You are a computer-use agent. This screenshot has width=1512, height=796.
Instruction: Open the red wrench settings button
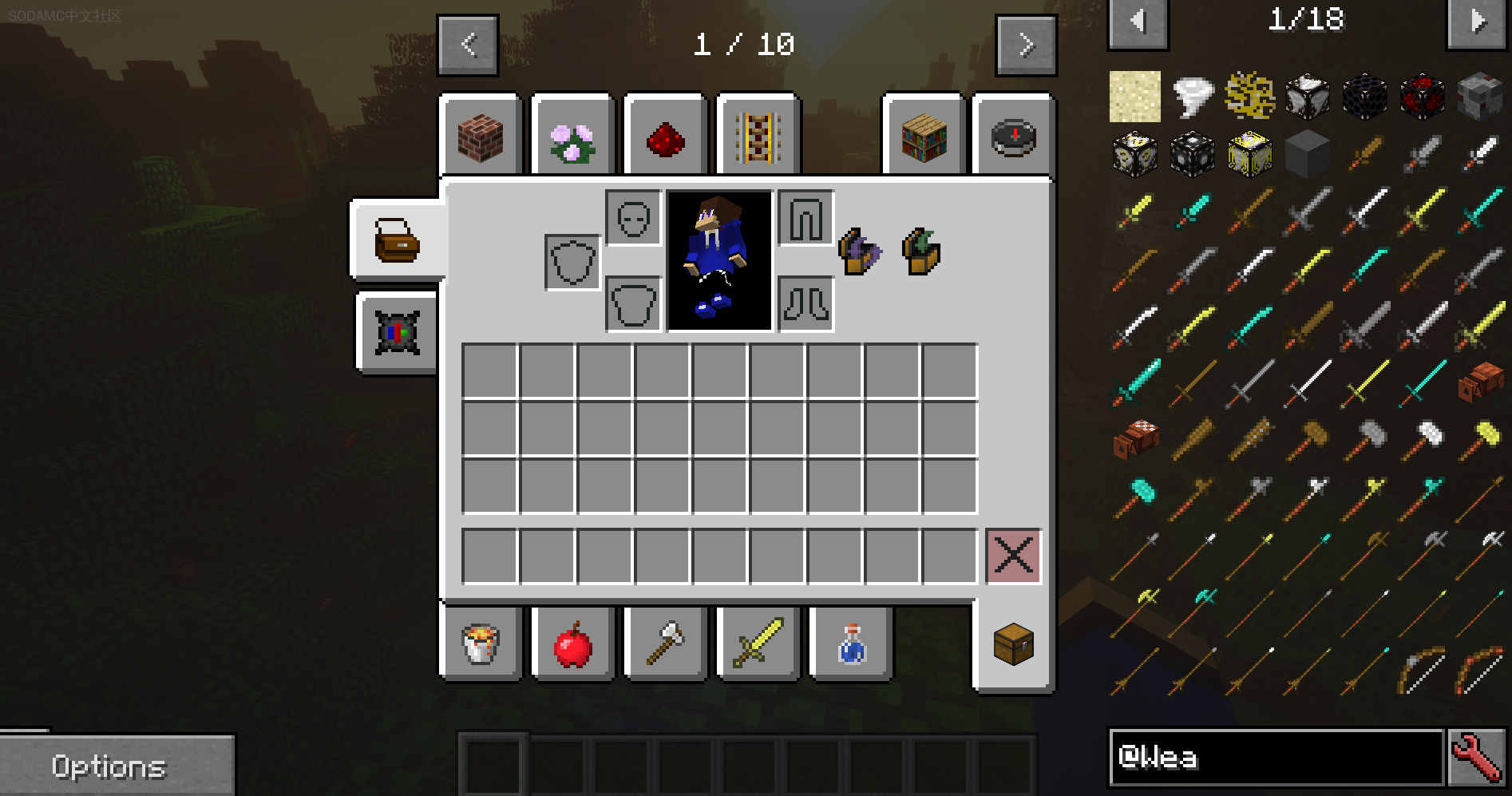(1477, 757)
